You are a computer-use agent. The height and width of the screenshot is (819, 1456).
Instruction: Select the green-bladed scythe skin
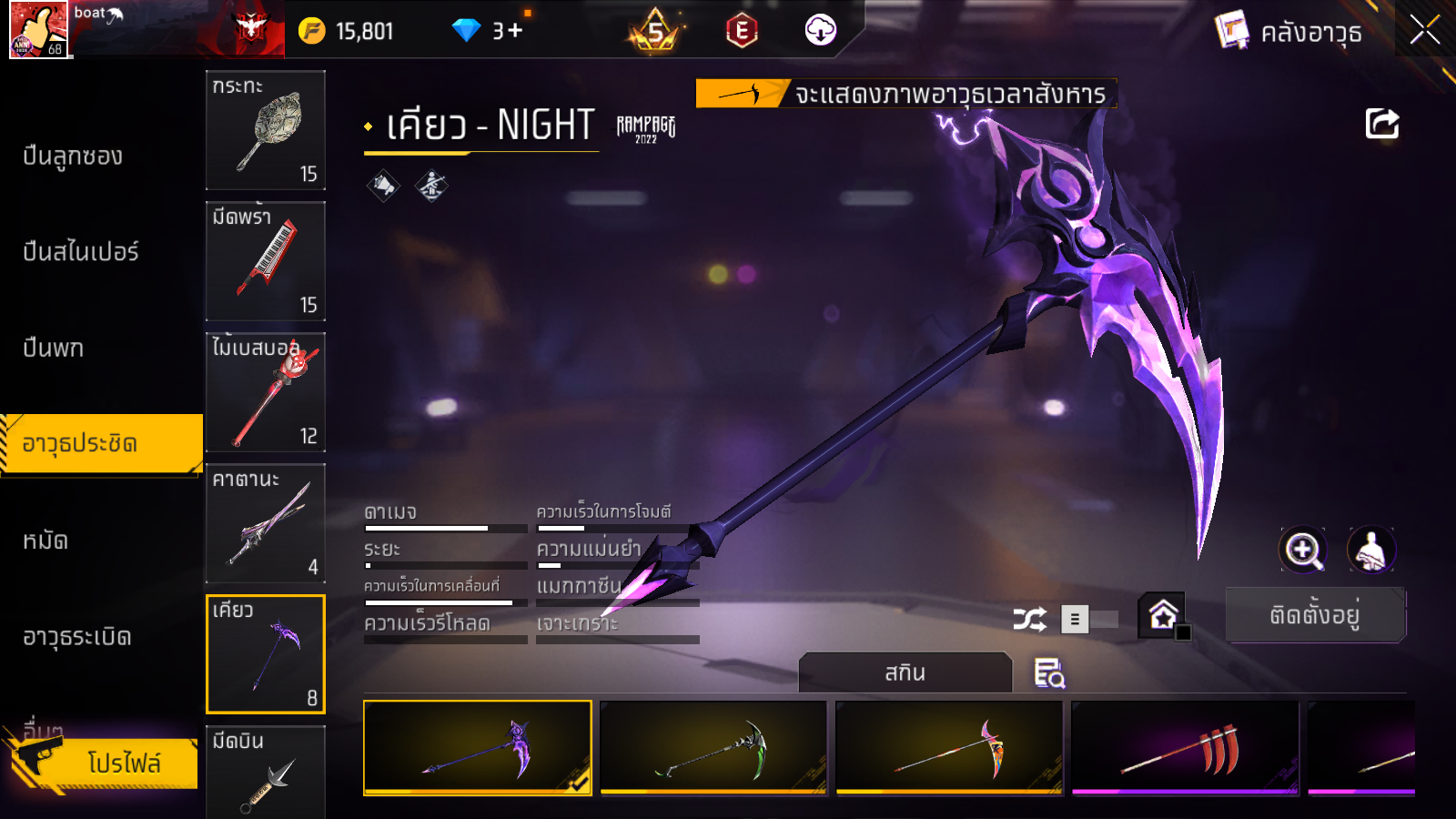713,748
